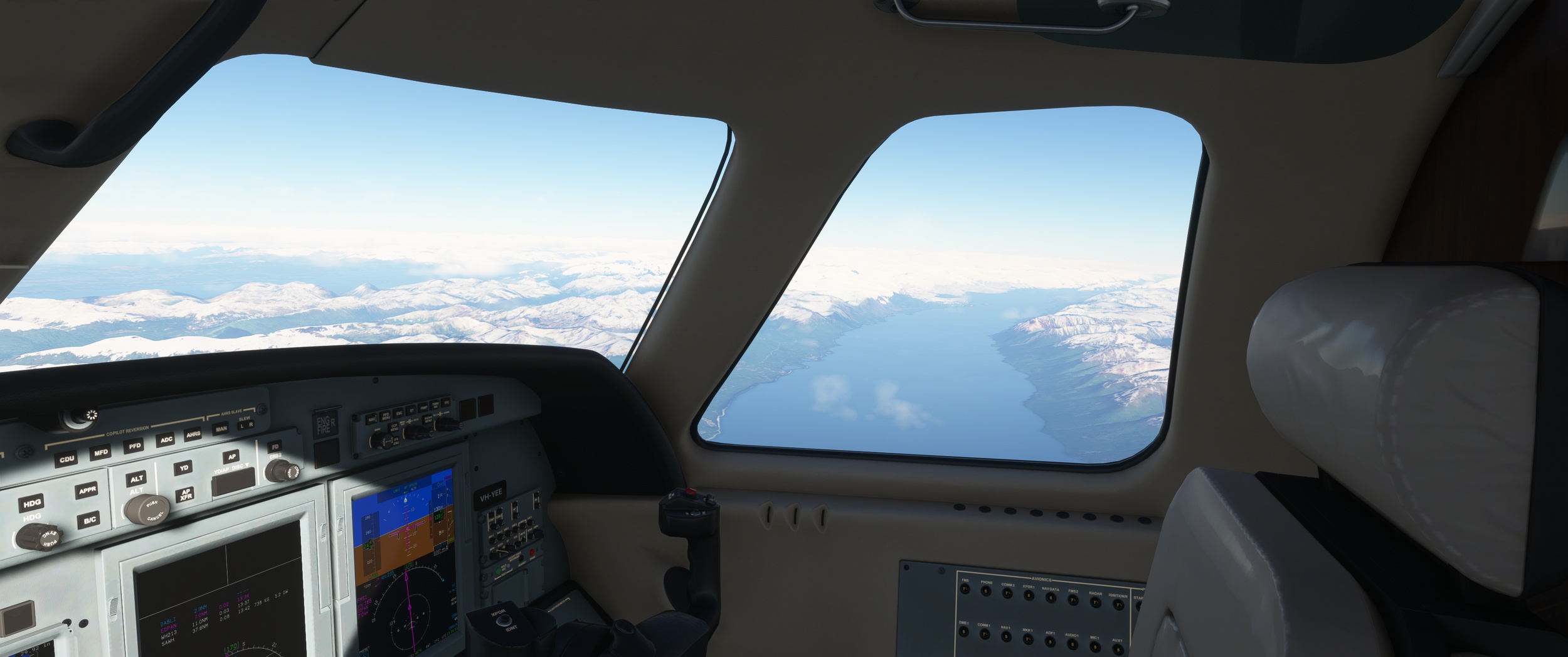Switch the ADC reversion button
Viewport: 1568px width, 657px height.
click(166, 440)
